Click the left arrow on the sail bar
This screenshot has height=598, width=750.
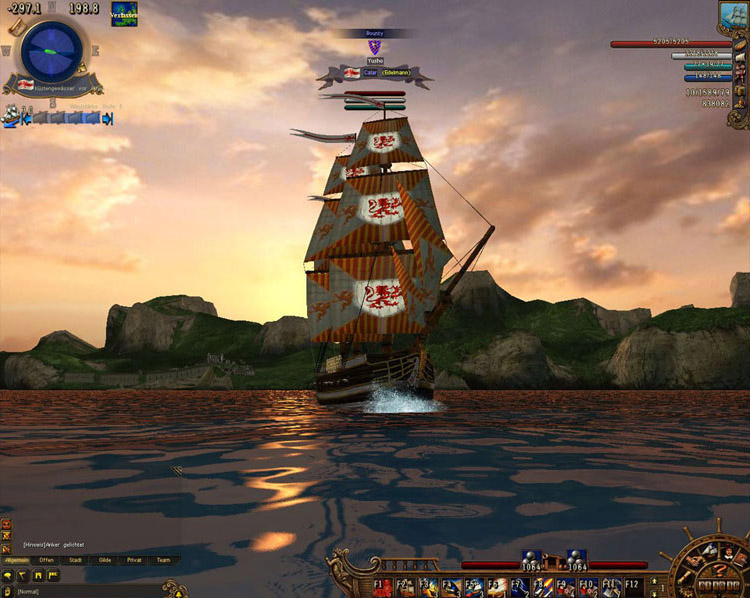tap(26, 118)
